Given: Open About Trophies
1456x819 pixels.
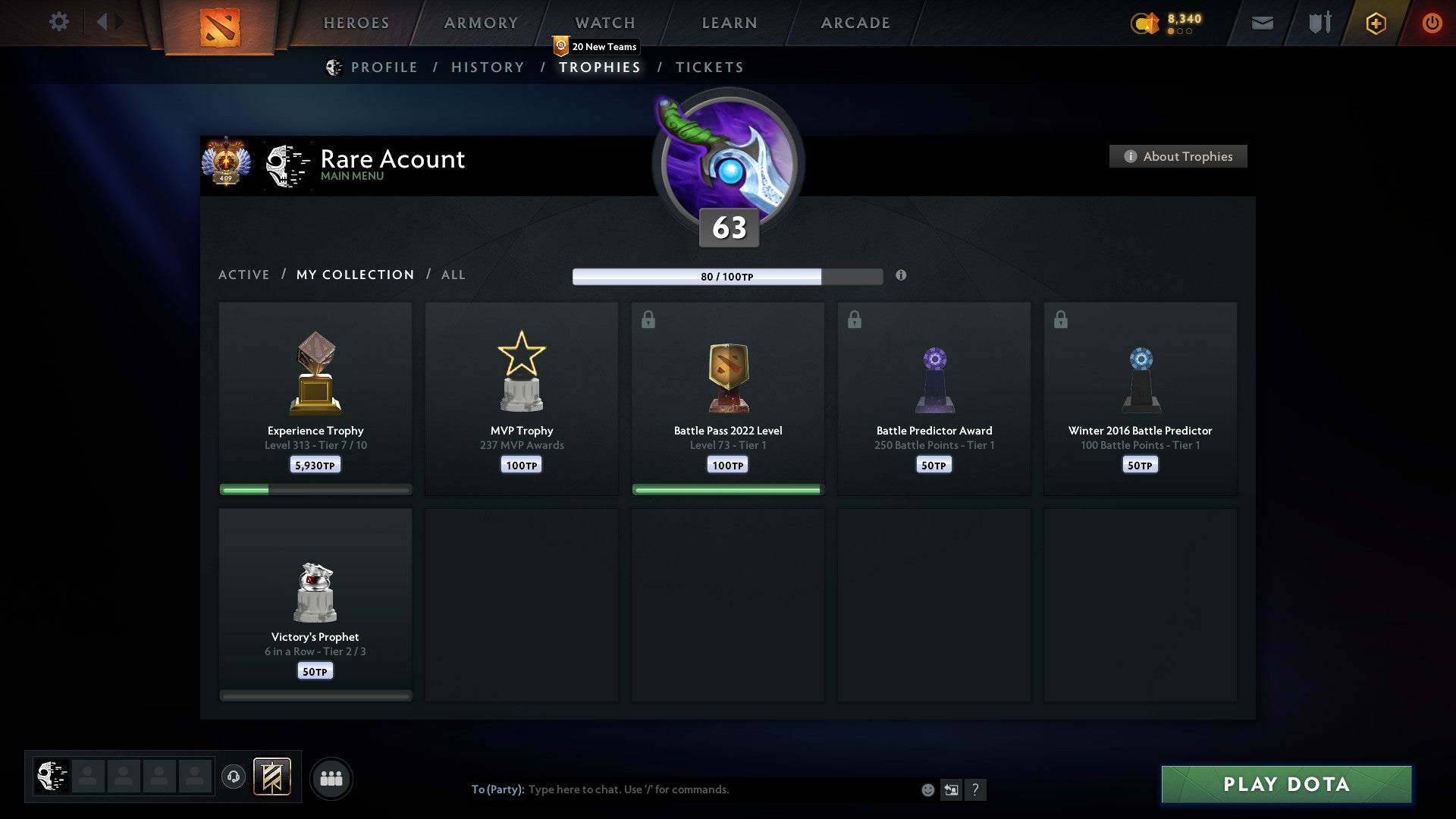Looking at the screenshot, I should tap(1177, 156).
